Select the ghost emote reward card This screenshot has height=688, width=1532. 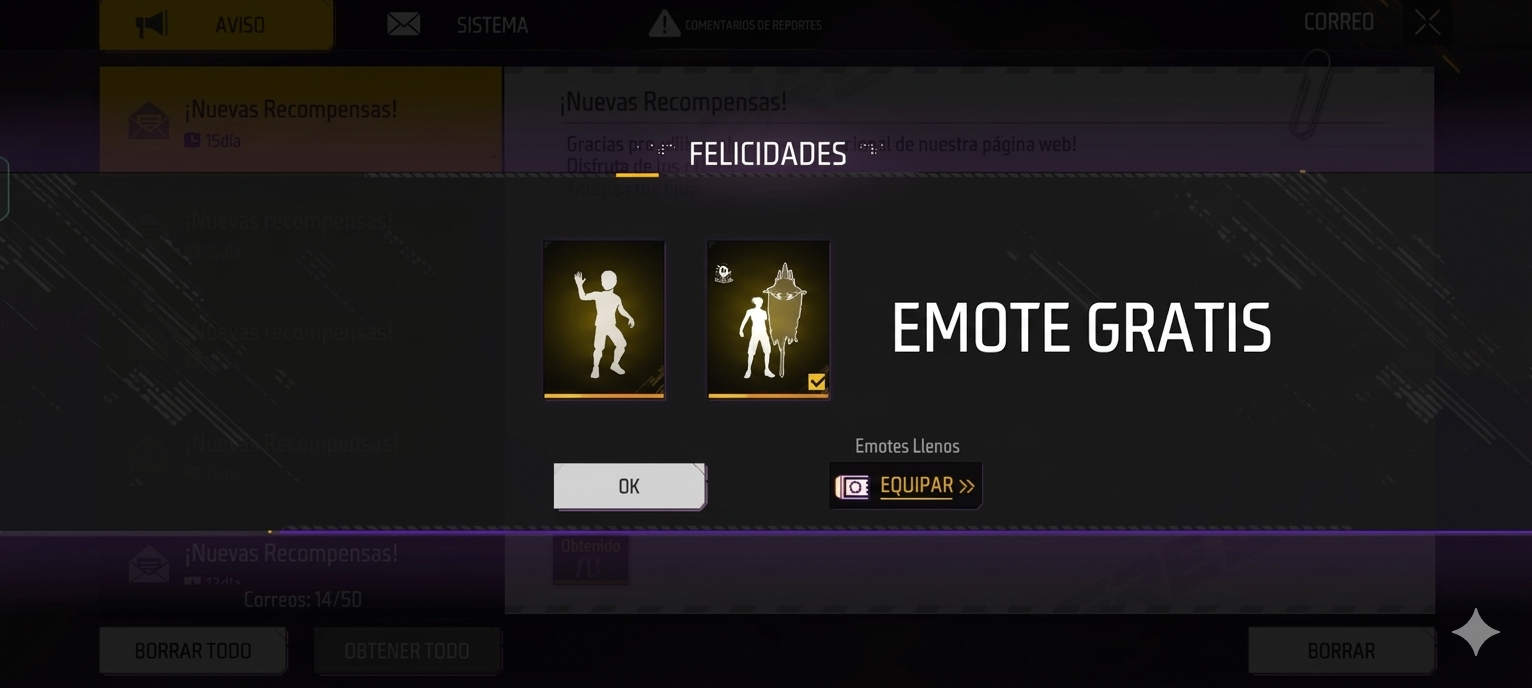tap(768, 319)
